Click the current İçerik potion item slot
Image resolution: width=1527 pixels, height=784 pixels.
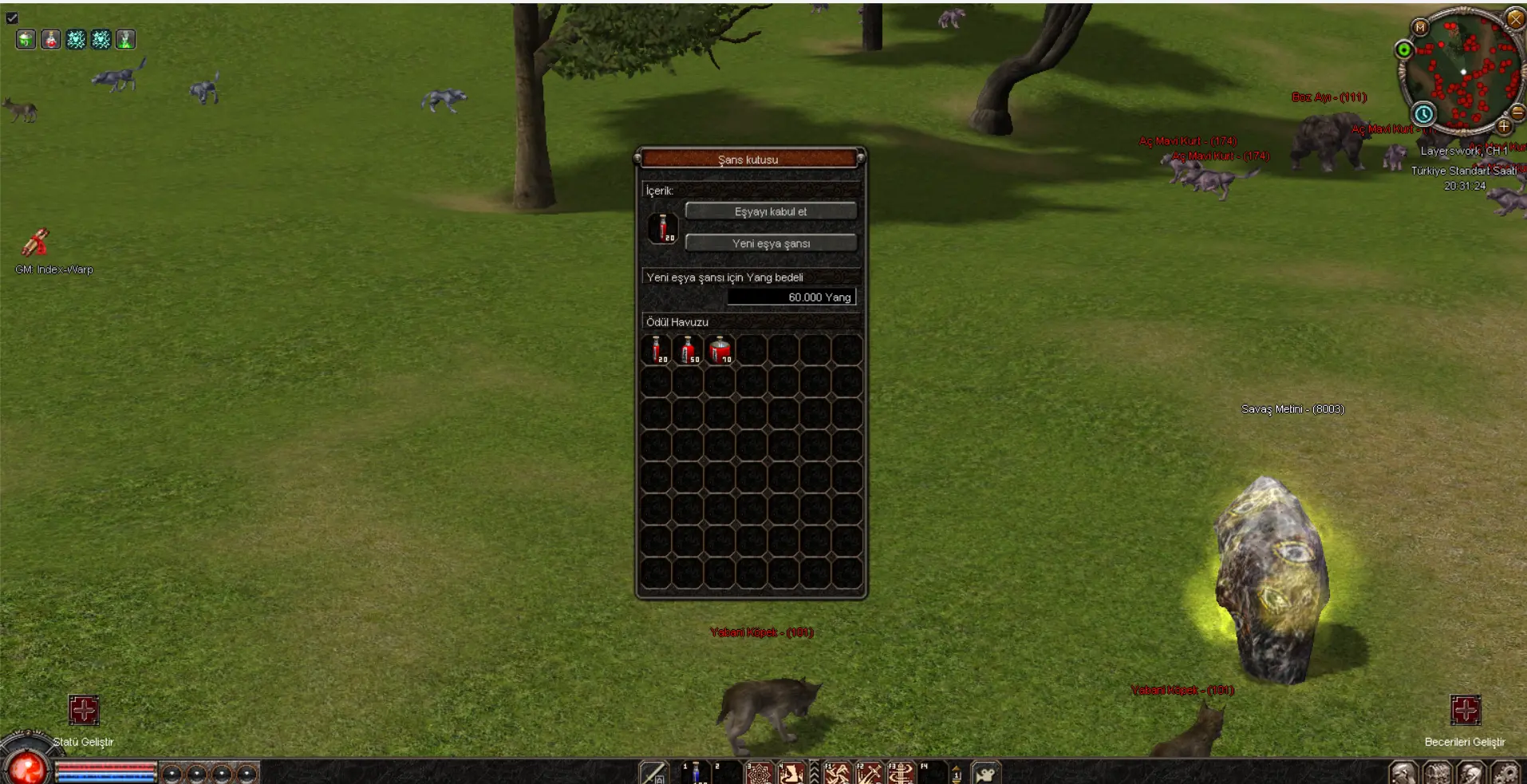(x=662, y=227)
